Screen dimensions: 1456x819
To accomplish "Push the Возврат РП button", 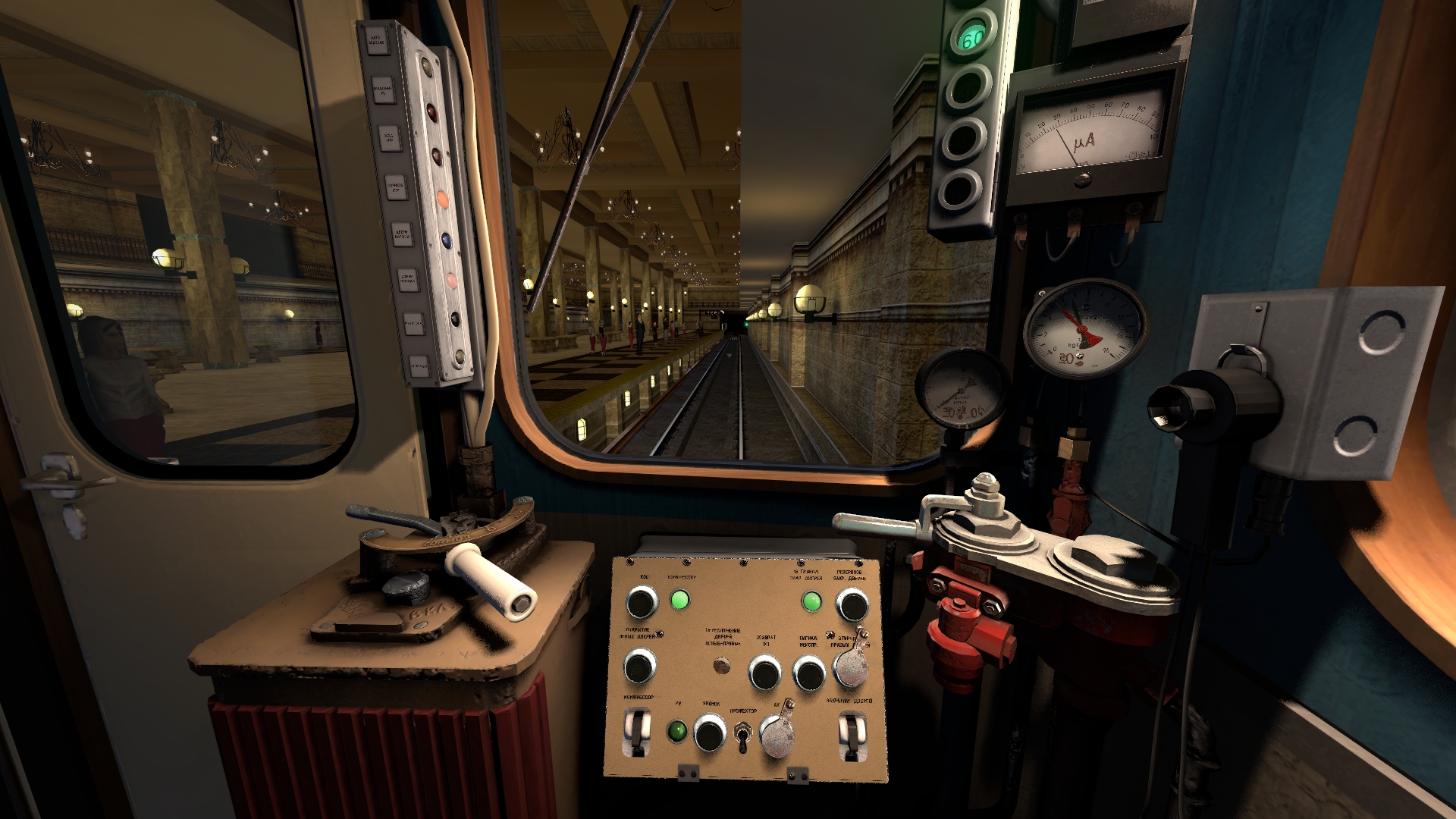I will [764, 672].
